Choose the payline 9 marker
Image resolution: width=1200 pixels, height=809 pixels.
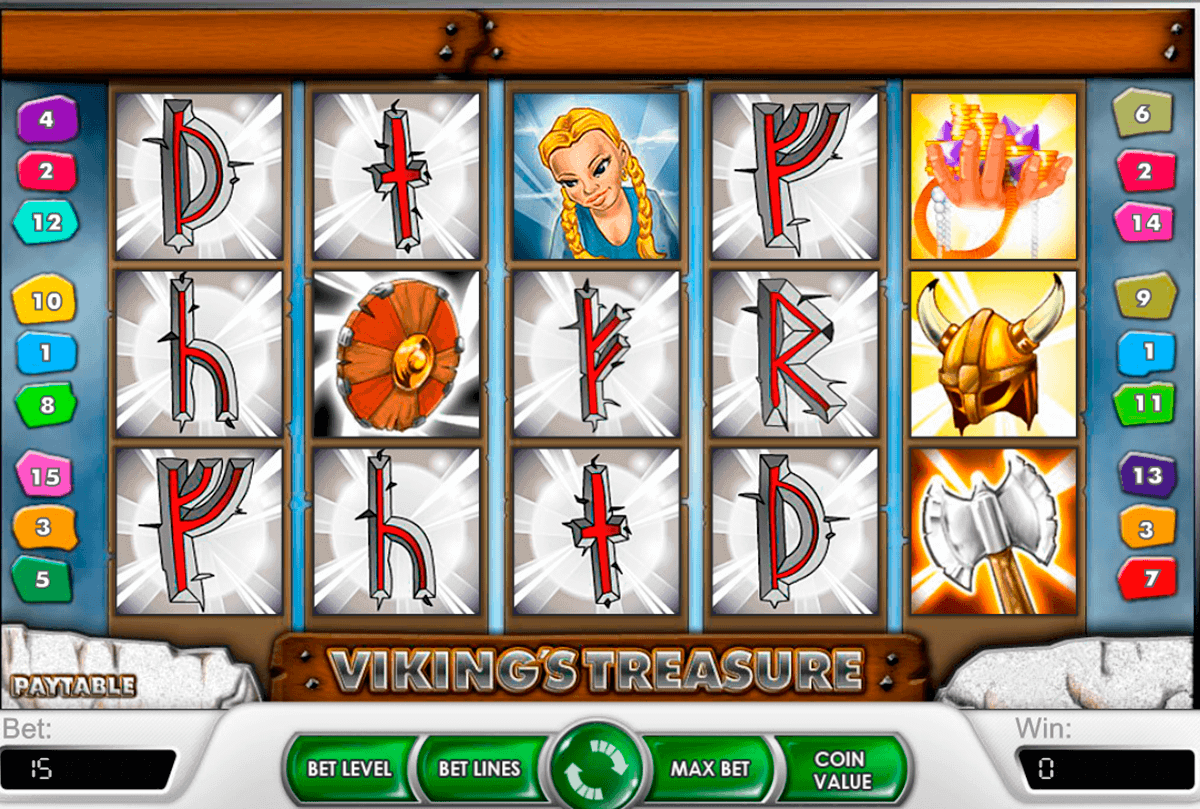[1144, 297]
